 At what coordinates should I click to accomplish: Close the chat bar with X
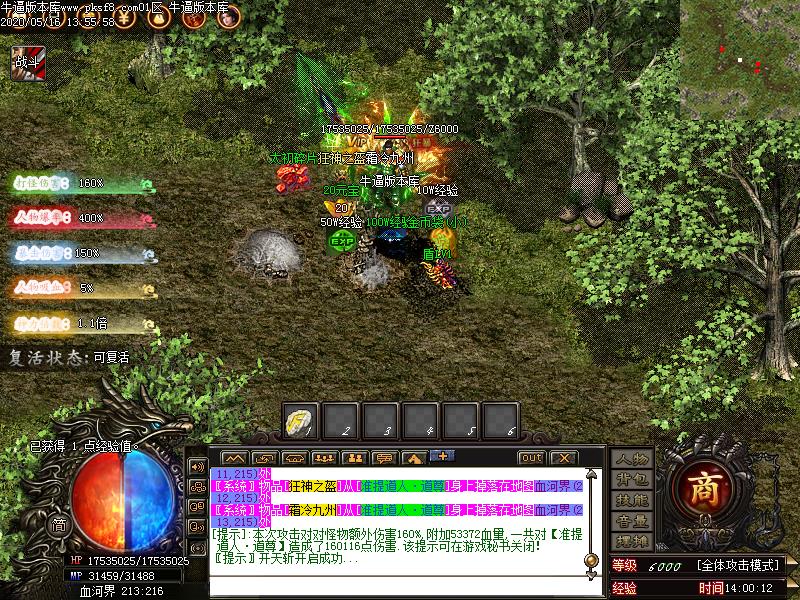pos(563,457)
